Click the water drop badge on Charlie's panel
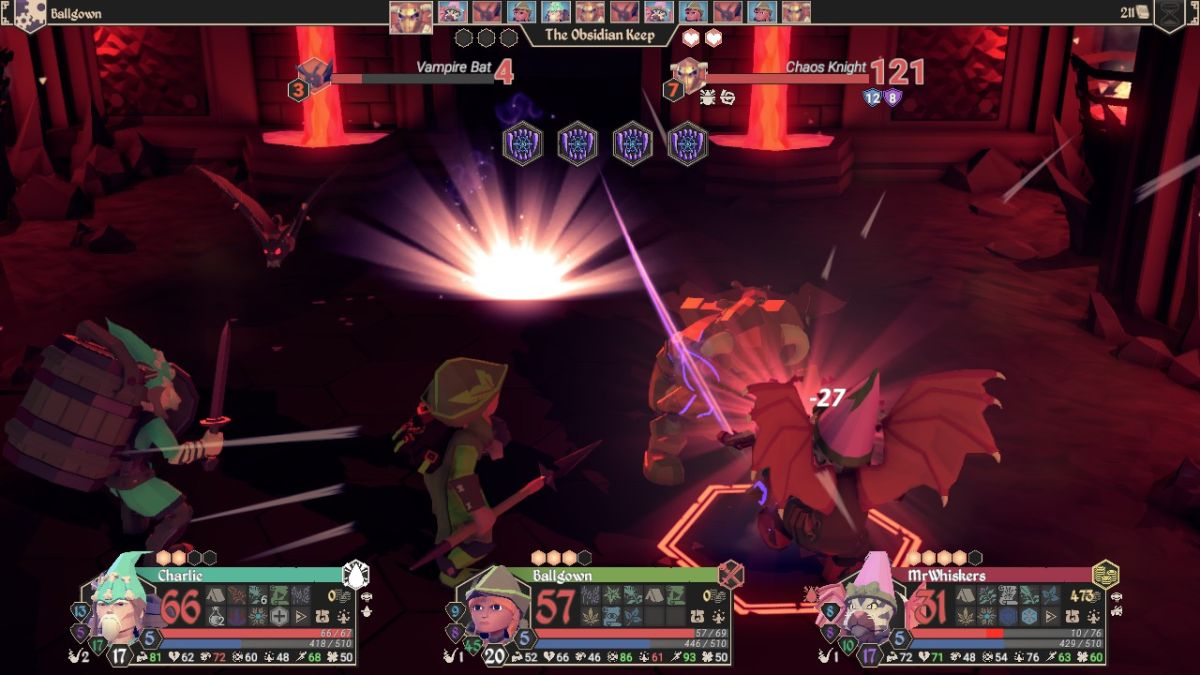 [356, 574]
